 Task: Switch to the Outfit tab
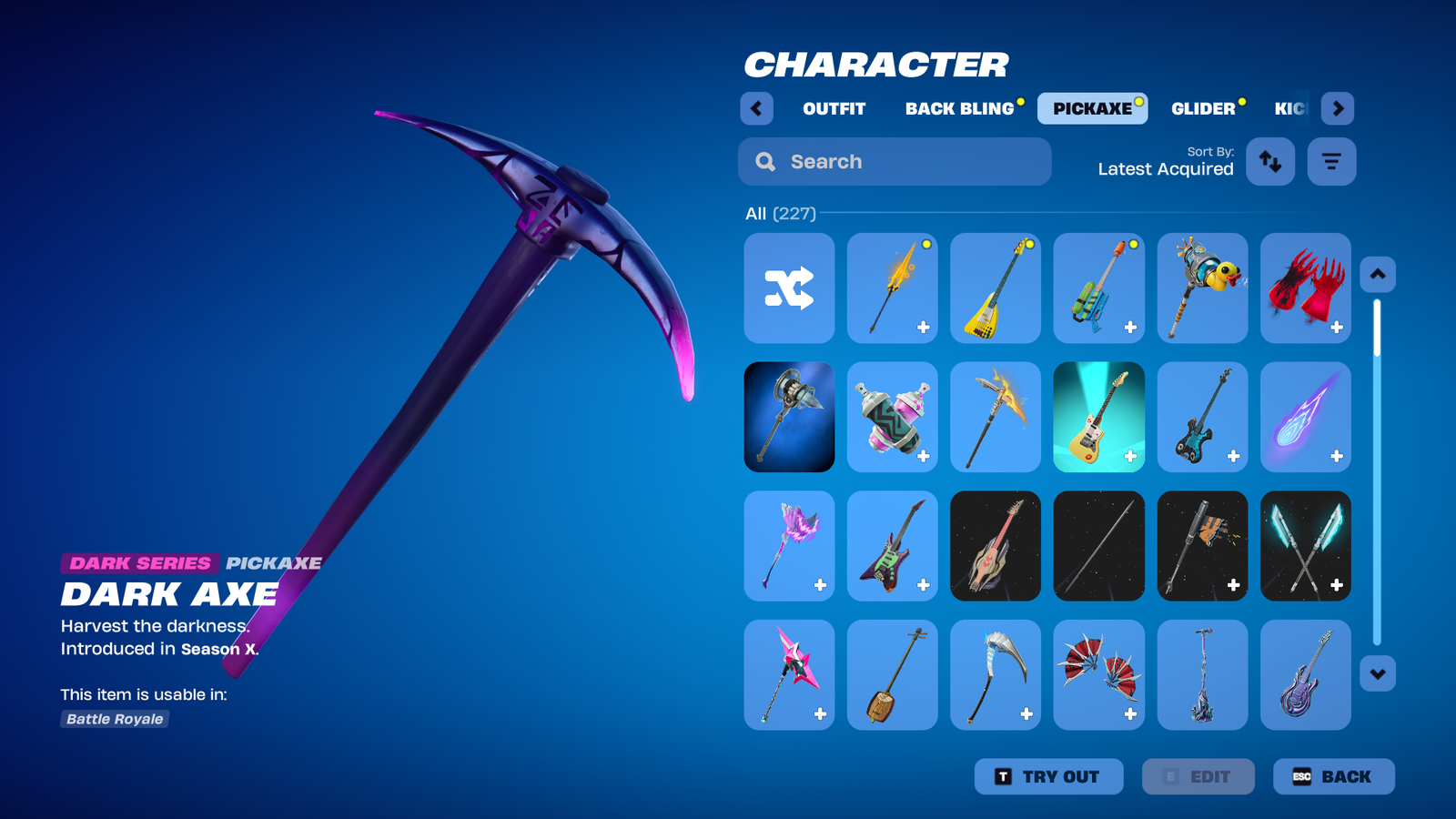point(834,108)
